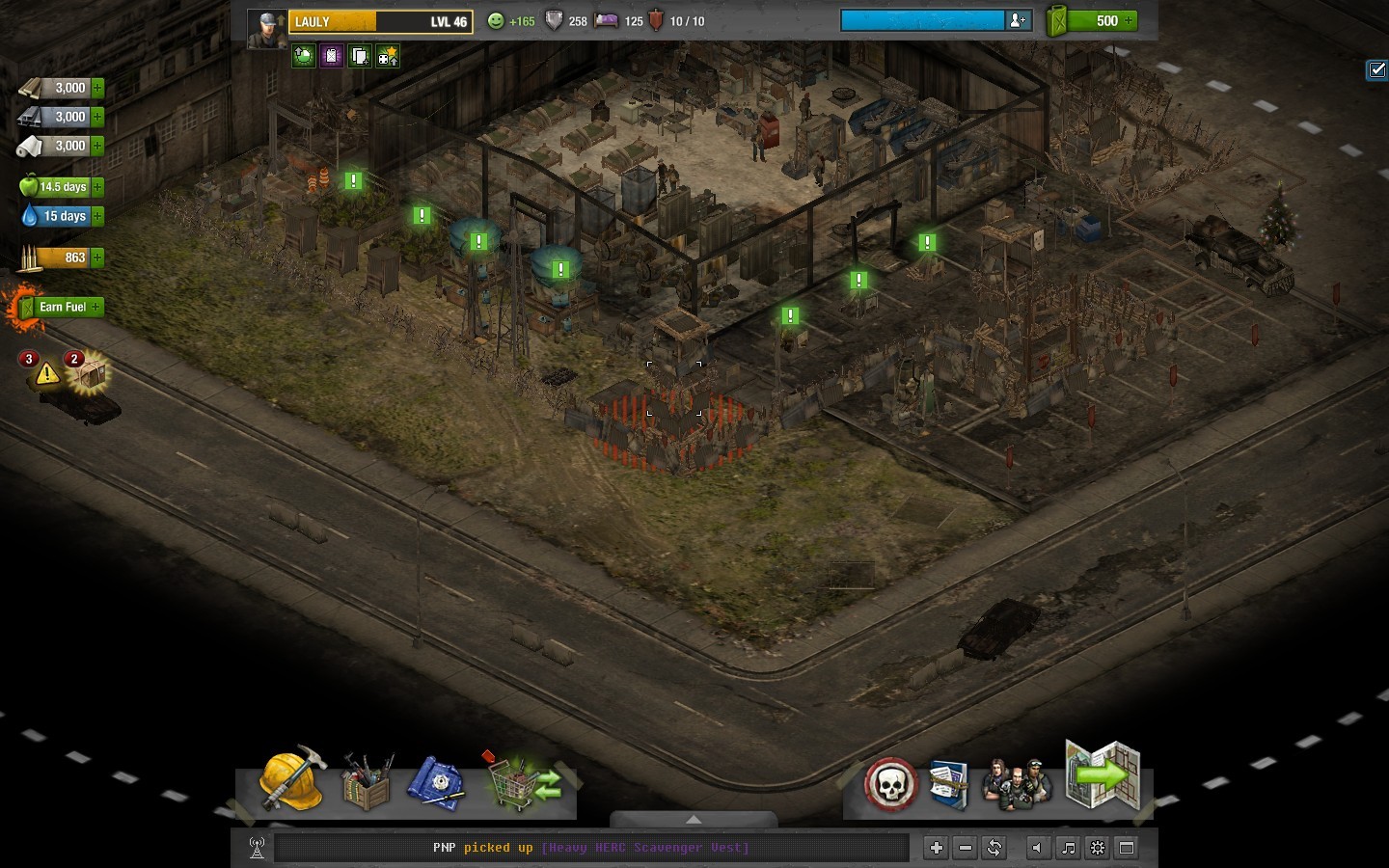
Task: Zoom in with the plus button
Action: click(936, 848)
